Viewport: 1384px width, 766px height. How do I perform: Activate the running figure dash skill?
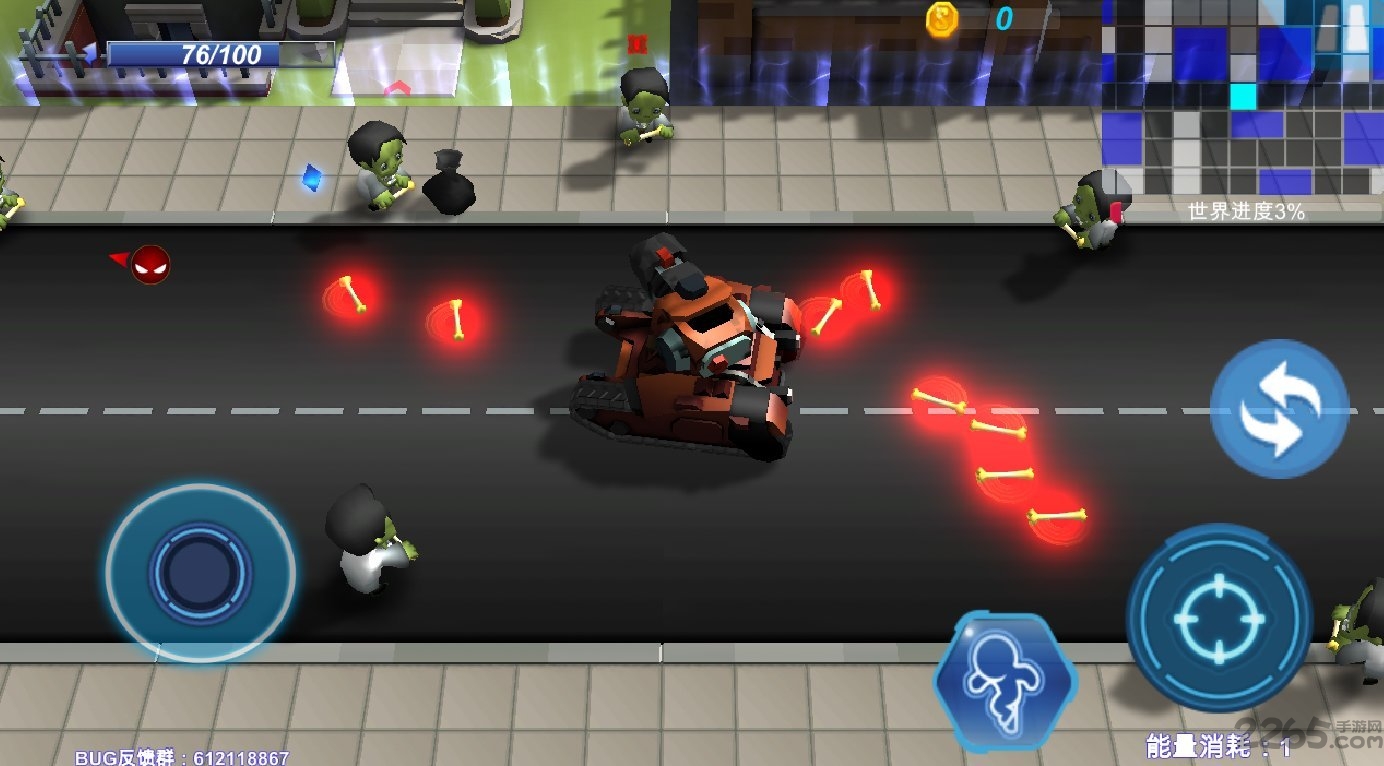click(x=1005, y=682)
